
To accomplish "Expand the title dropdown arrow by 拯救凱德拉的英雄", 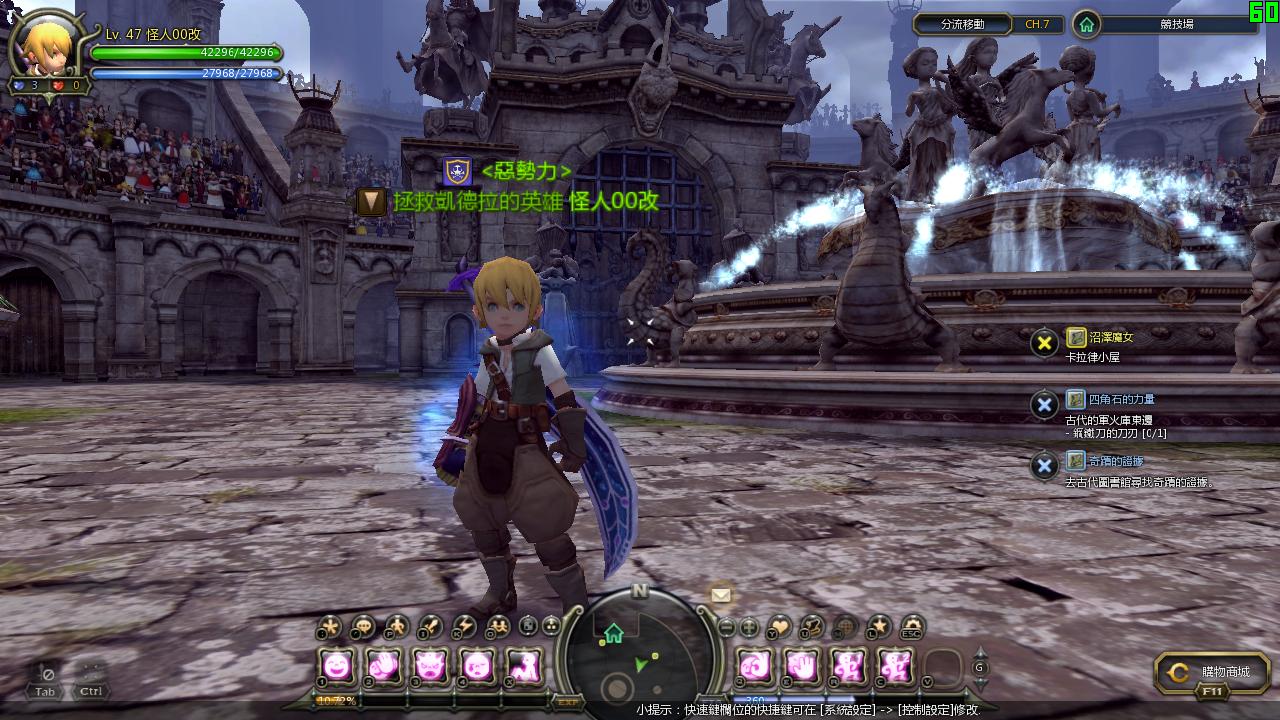I will (372, 201).
